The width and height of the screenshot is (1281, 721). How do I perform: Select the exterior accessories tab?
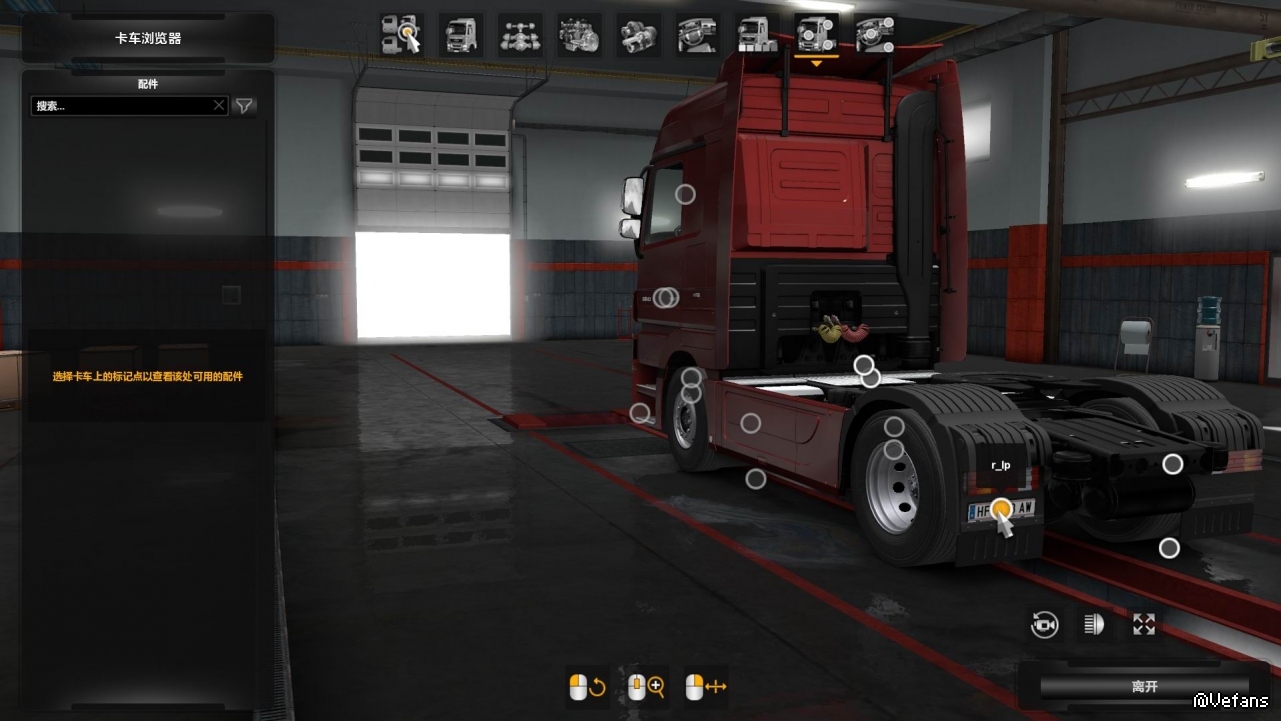[816, 35]
